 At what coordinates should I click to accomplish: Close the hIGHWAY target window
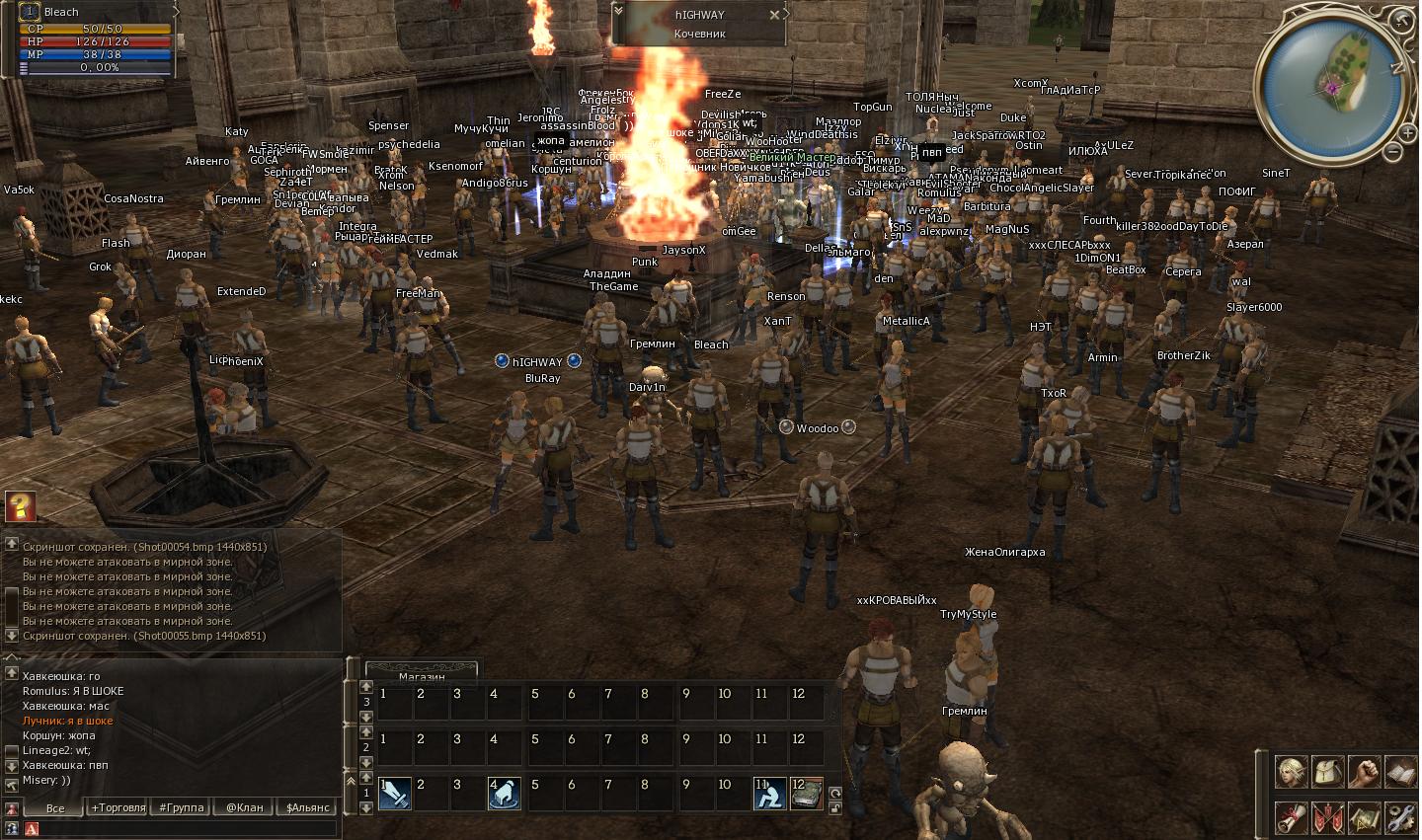click(774, 15)
